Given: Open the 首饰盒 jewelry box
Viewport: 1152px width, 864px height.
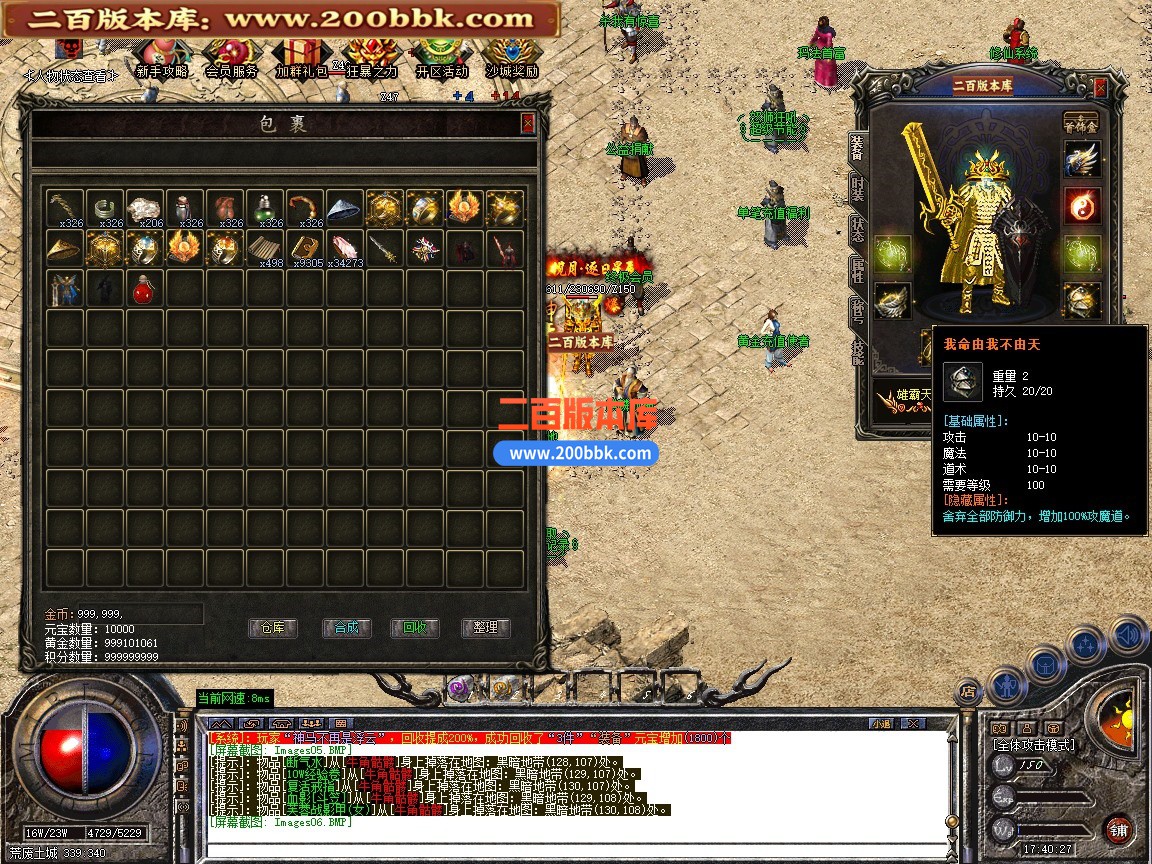Looking at the screenshot, I should pos(1080,121).
